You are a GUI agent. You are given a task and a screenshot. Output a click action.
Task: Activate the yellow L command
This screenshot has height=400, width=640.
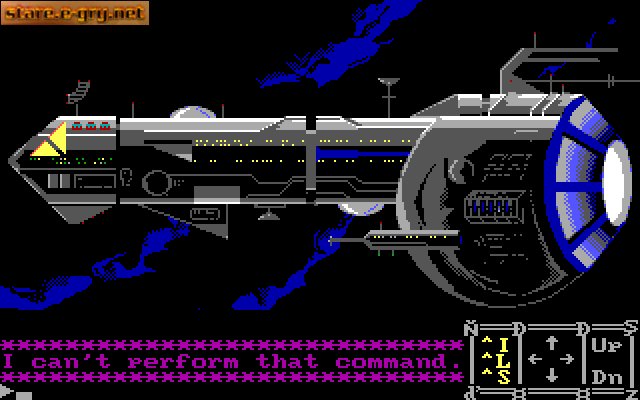coord(504,360)
